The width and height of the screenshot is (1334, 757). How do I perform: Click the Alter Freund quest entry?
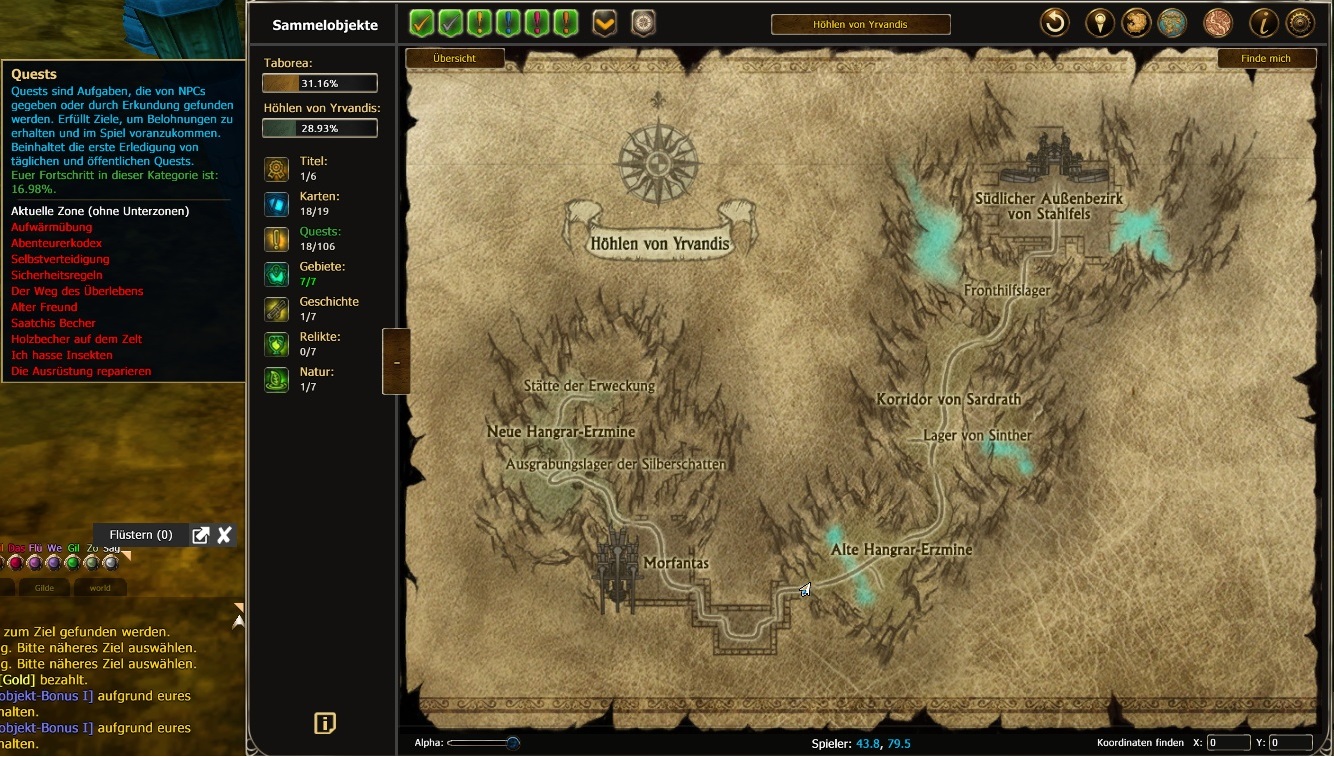pyautogui.click(x=44, y=307)
